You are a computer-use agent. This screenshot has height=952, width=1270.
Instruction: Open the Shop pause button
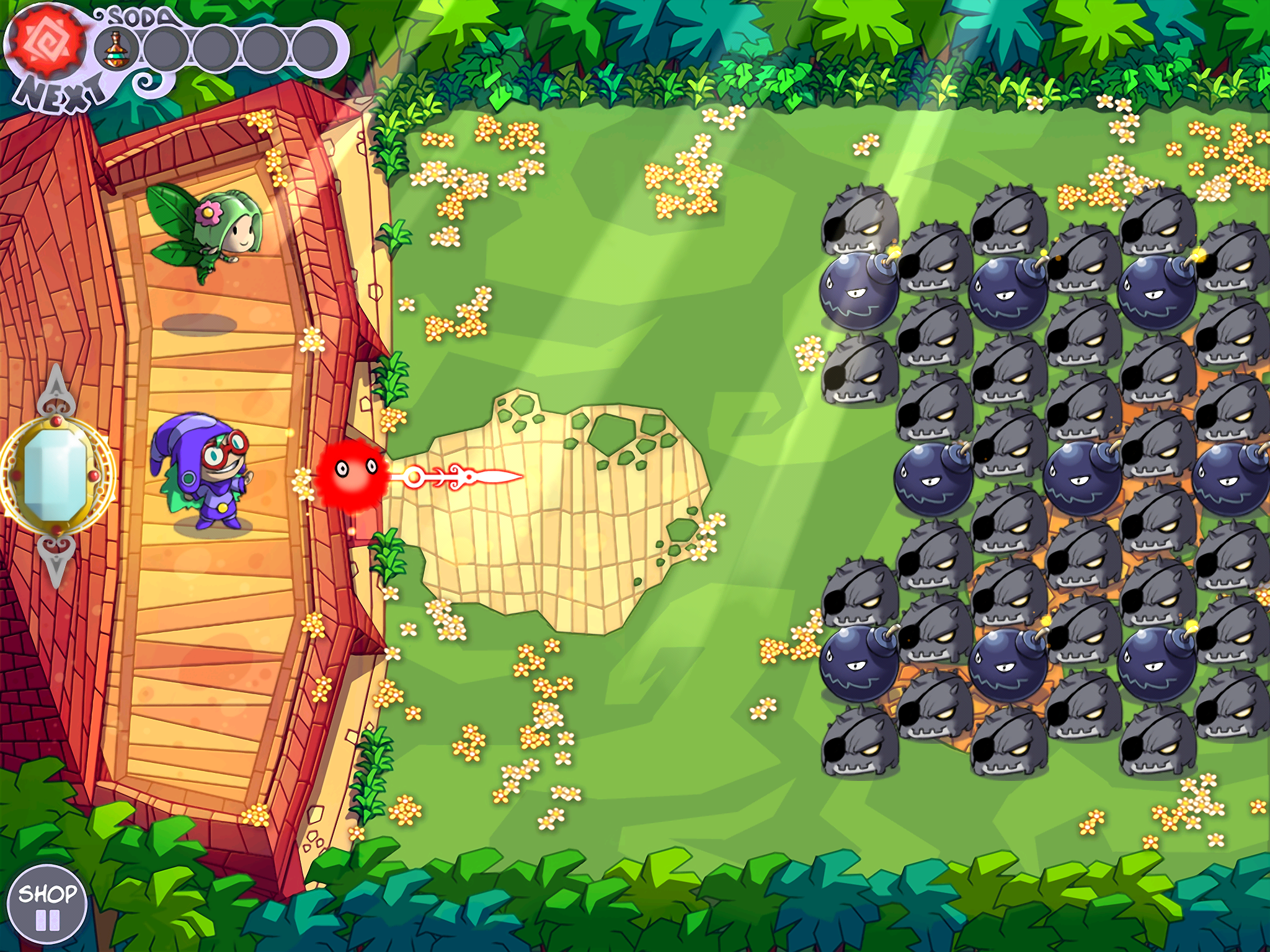click(x=47, y=906)
